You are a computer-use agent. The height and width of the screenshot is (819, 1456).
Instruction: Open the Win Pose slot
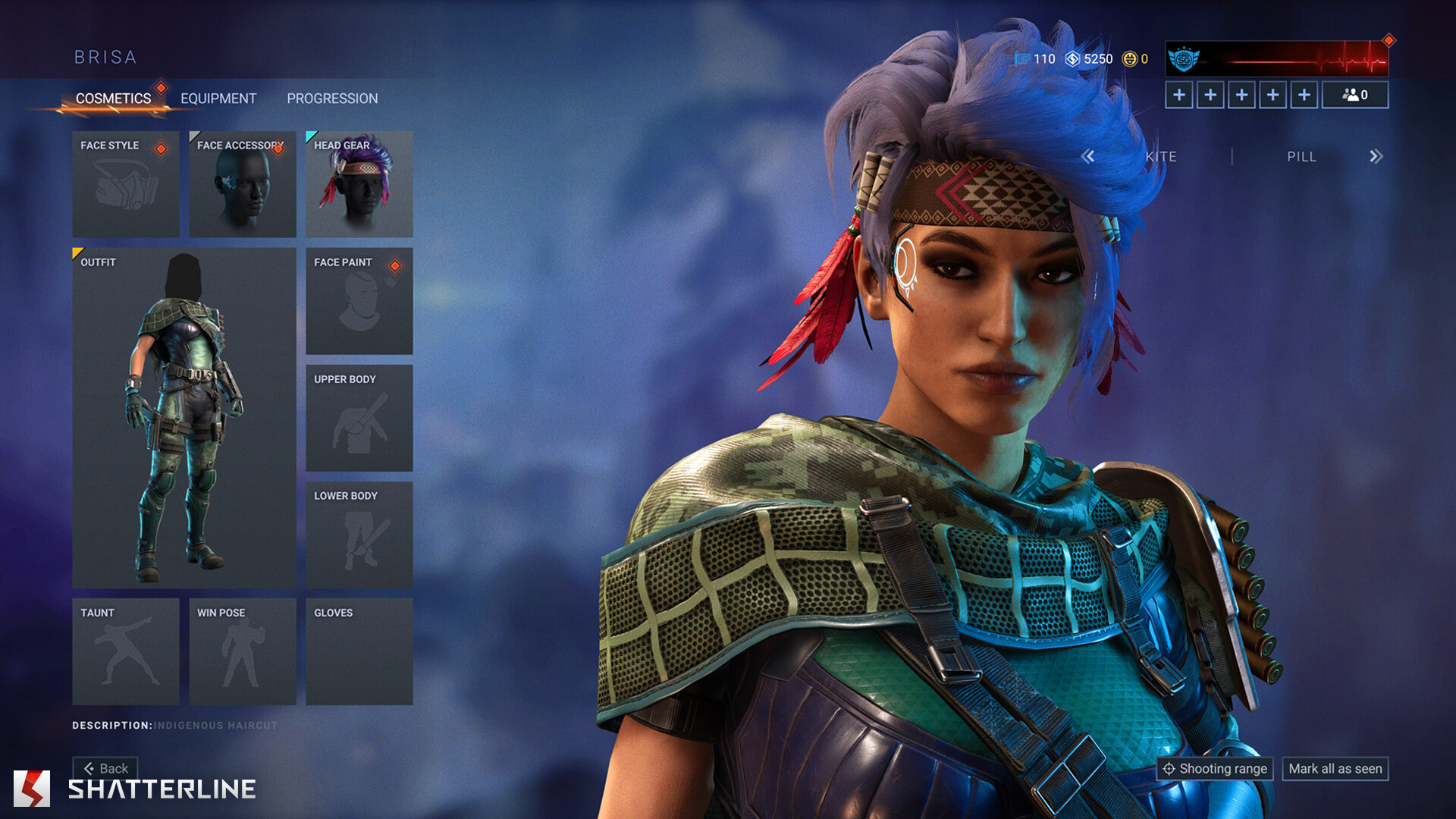(x=243, y=651)
